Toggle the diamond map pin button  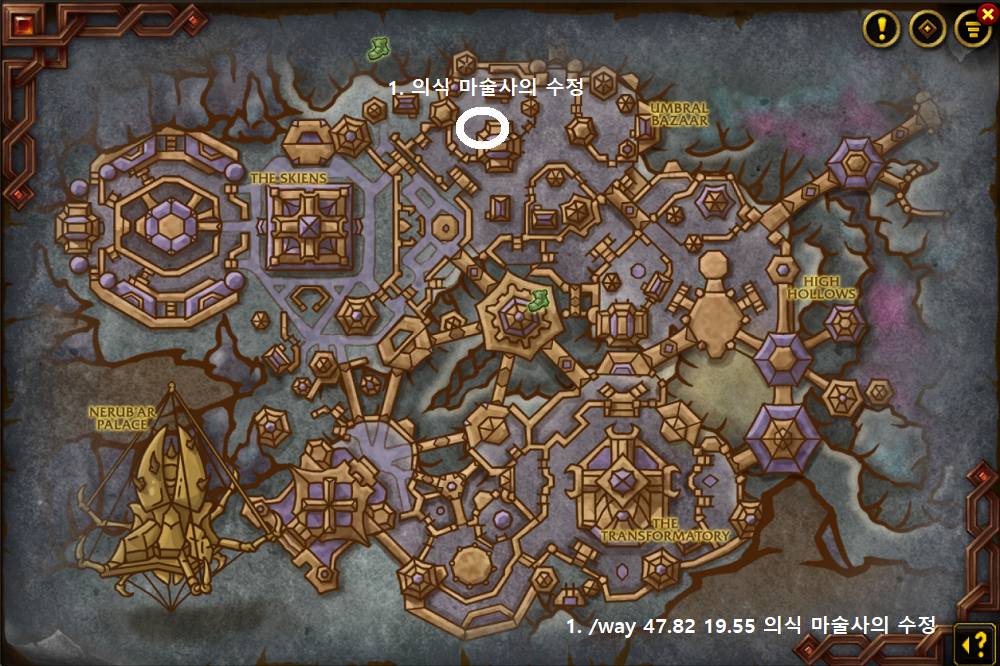click(x=927, y=28)
